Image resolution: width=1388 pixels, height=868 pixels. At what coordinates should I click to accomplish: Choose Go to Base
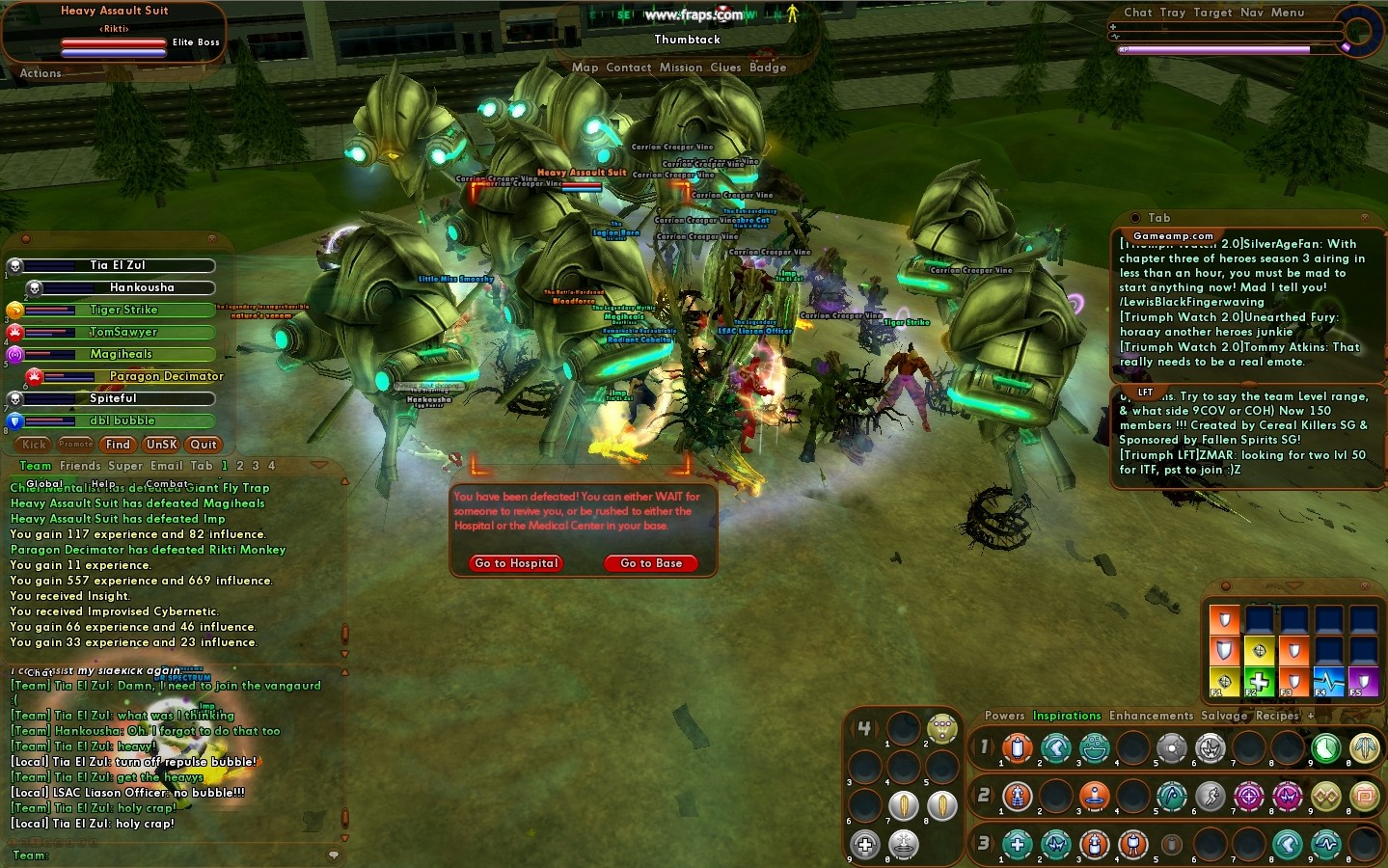click(x=651, y=563)
